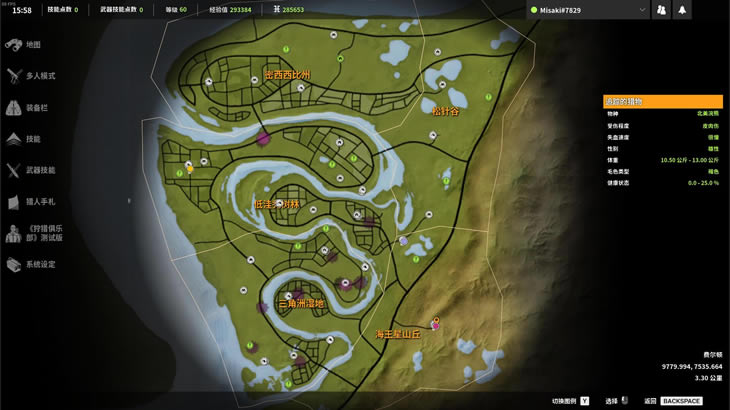Open 系统设定 system settings
This screenshot has height=410, width=730.
[x=40, y=265]
